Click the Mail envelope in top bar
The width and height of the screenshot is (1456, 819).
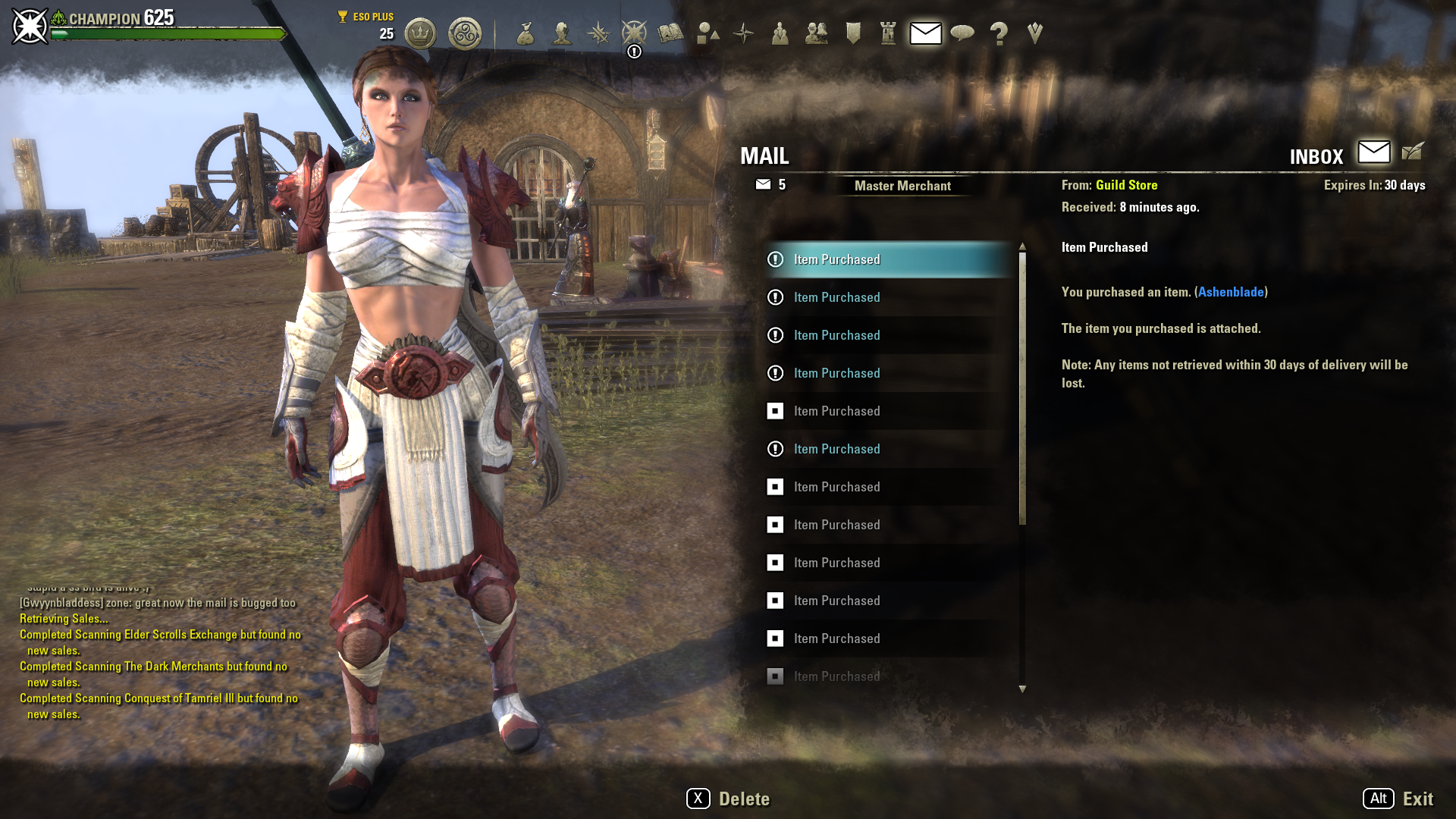coord(926,33)
